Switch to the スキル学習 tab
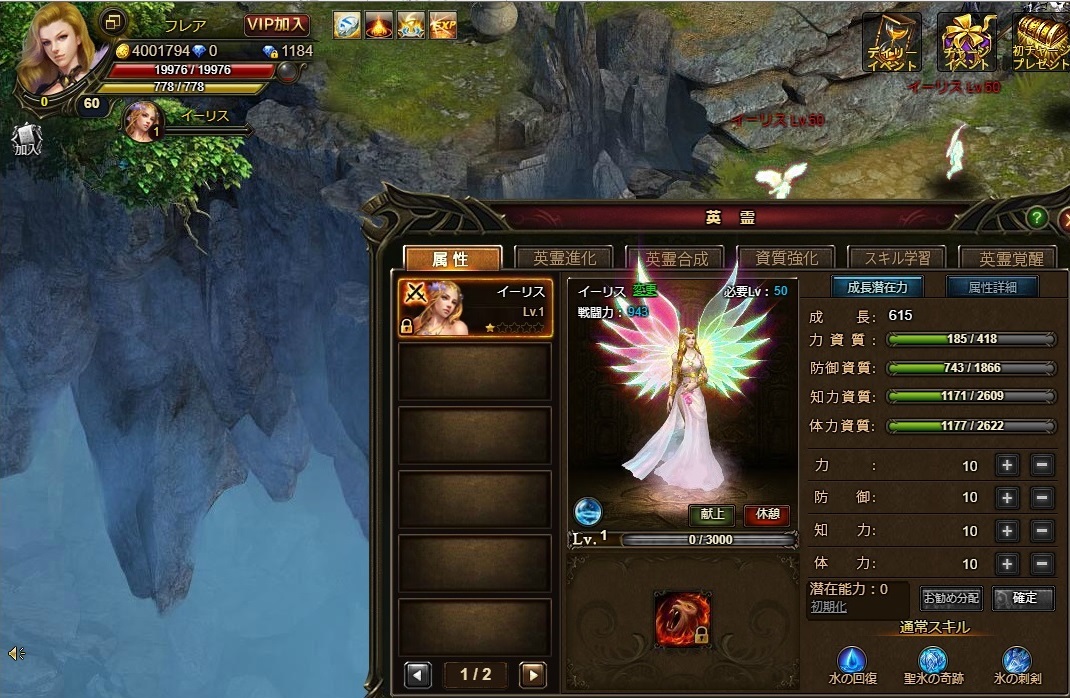This screenshot has height=698, width=1070. click(x=897, y=258)
